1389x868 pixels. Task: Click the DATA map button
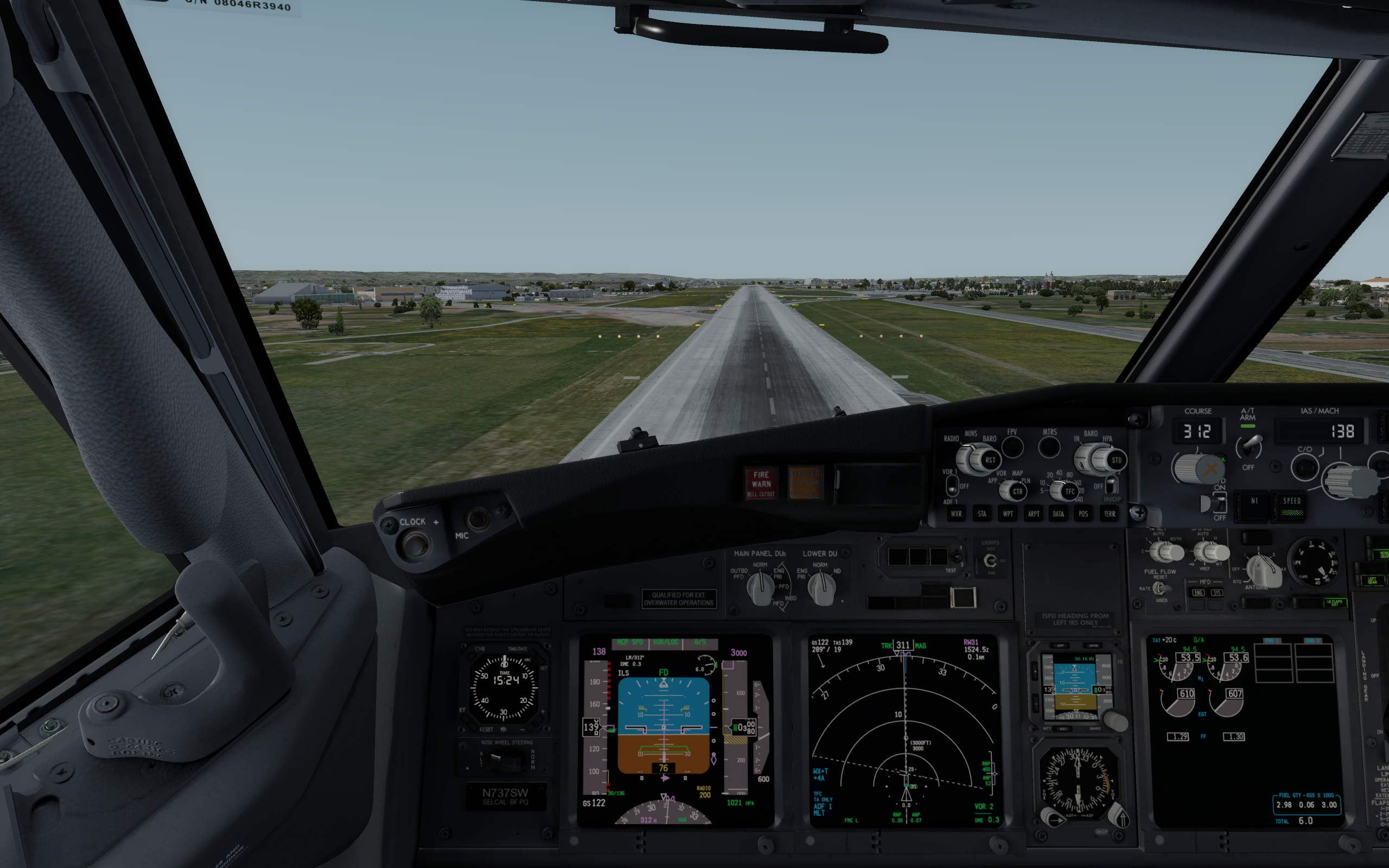pos(1059,514)
